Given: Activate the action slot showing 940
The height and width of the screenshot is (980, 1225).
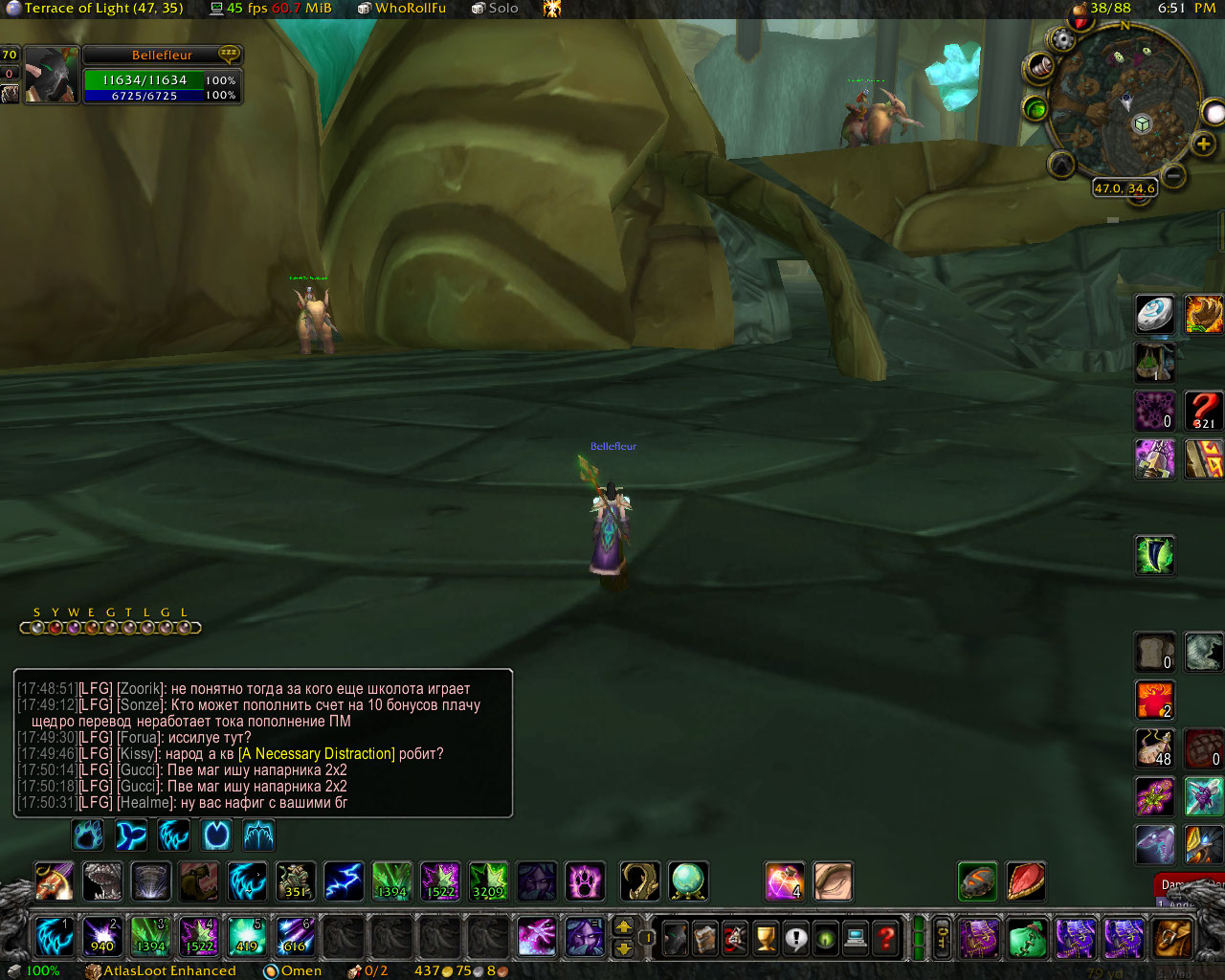Looking at the screenshot, I should [102, 937].
